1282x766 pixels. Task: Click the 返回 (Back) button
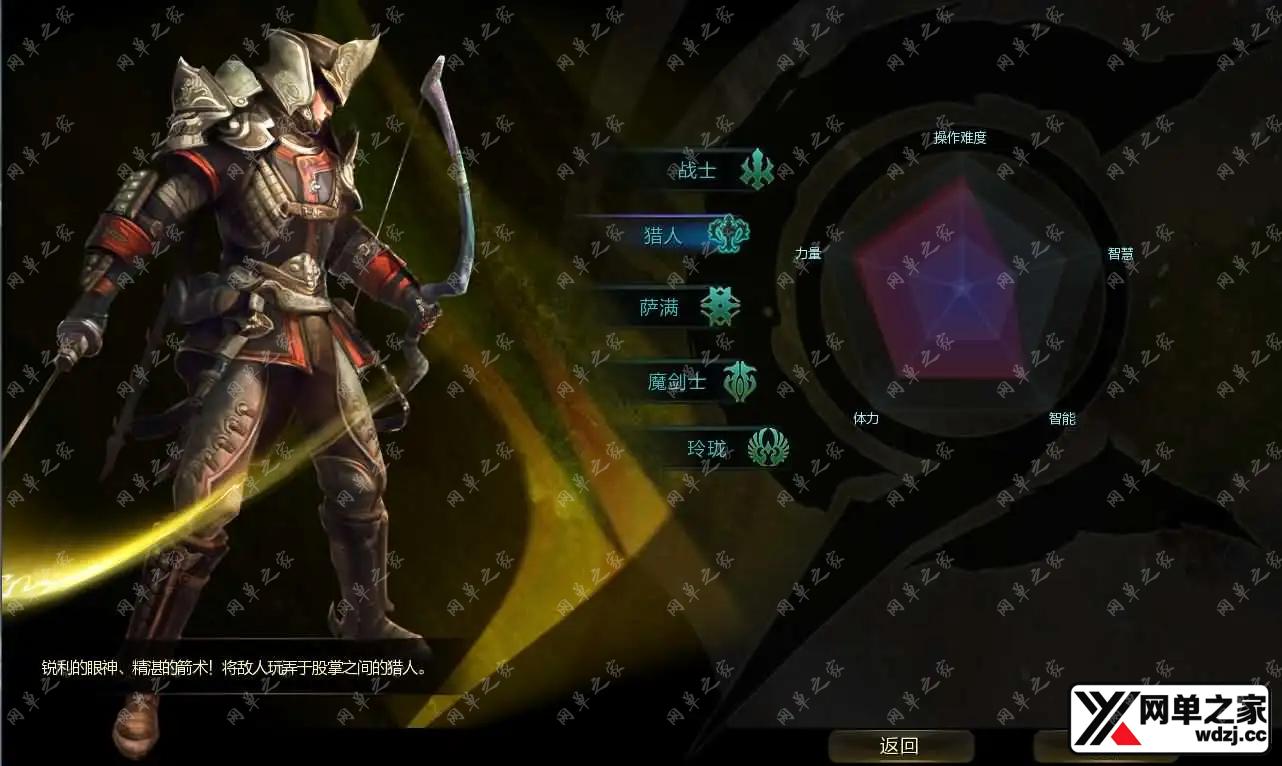click(x=900, y=746)
